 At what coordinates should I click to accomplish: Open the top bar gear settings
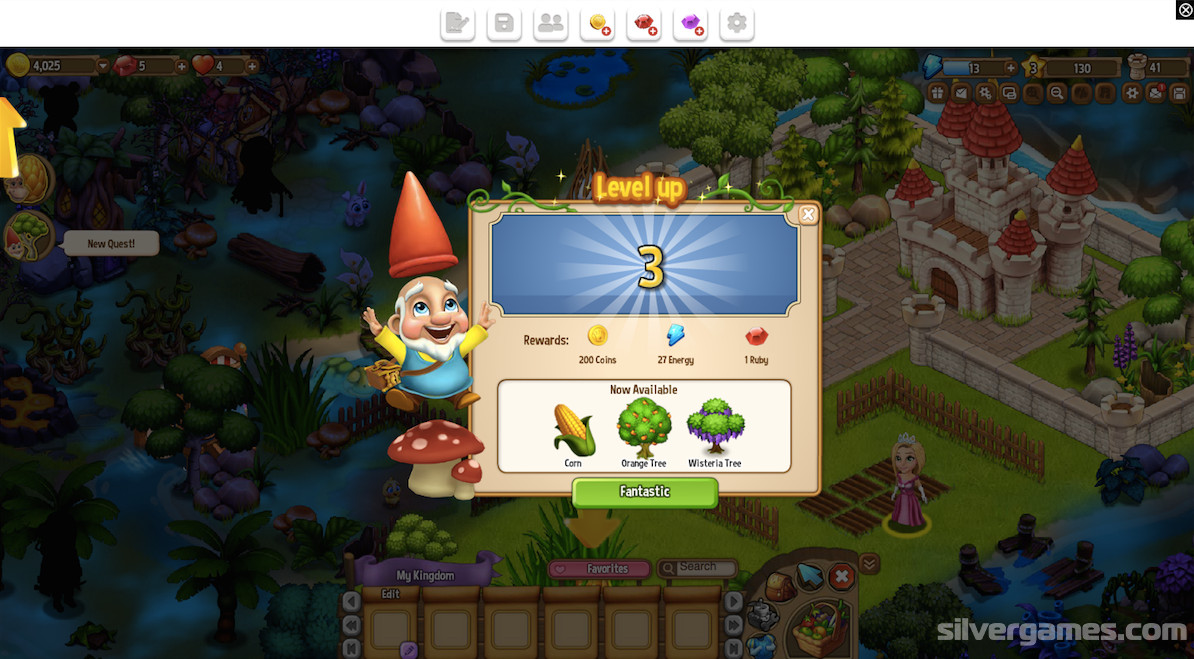coord(737,24)
